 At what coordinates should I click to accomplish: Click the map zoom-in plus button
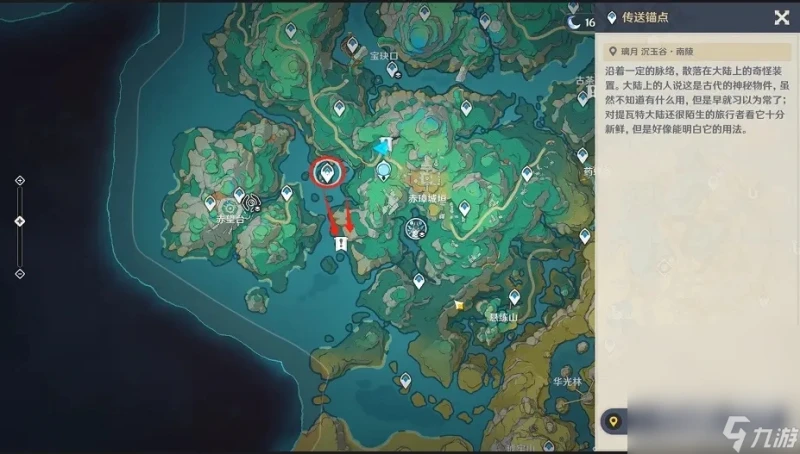(20, 181)
